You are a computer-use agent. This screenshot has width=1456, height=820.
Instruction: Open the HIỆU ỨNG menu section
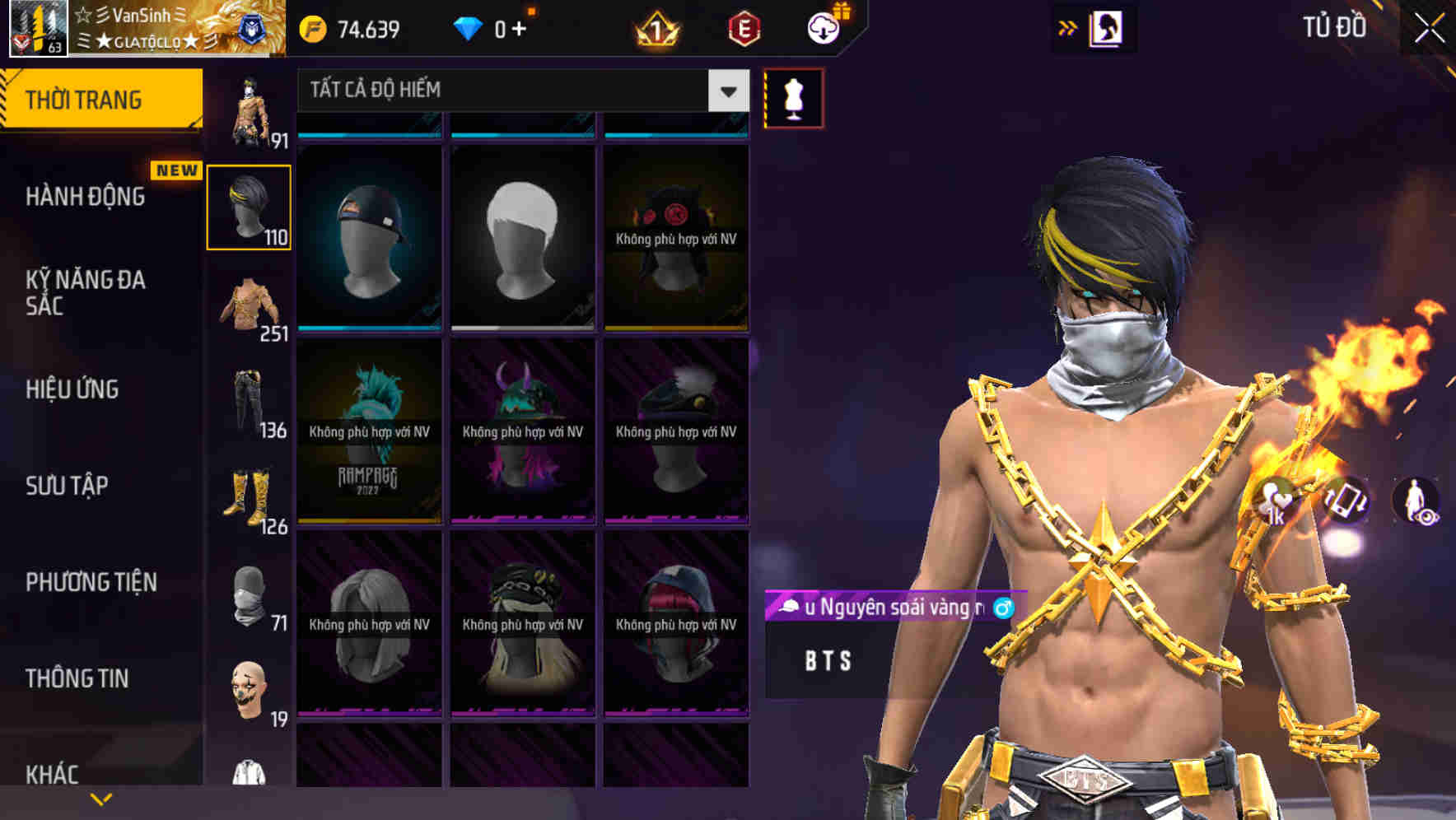click(x=72, y=389)
